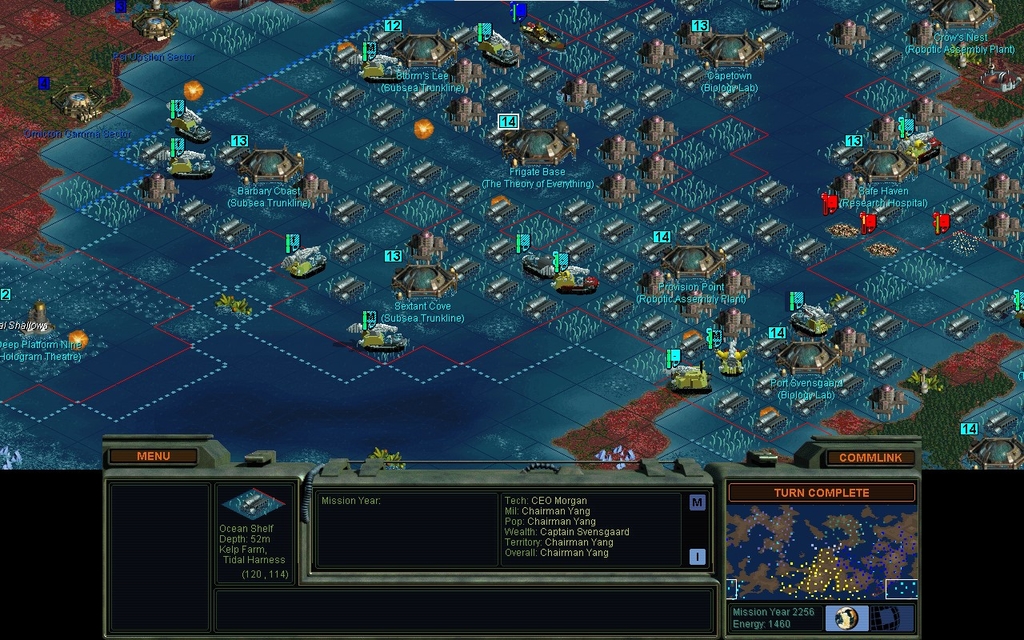Open the MENU button
The image size is (1024, 640).
coord(153,456)
